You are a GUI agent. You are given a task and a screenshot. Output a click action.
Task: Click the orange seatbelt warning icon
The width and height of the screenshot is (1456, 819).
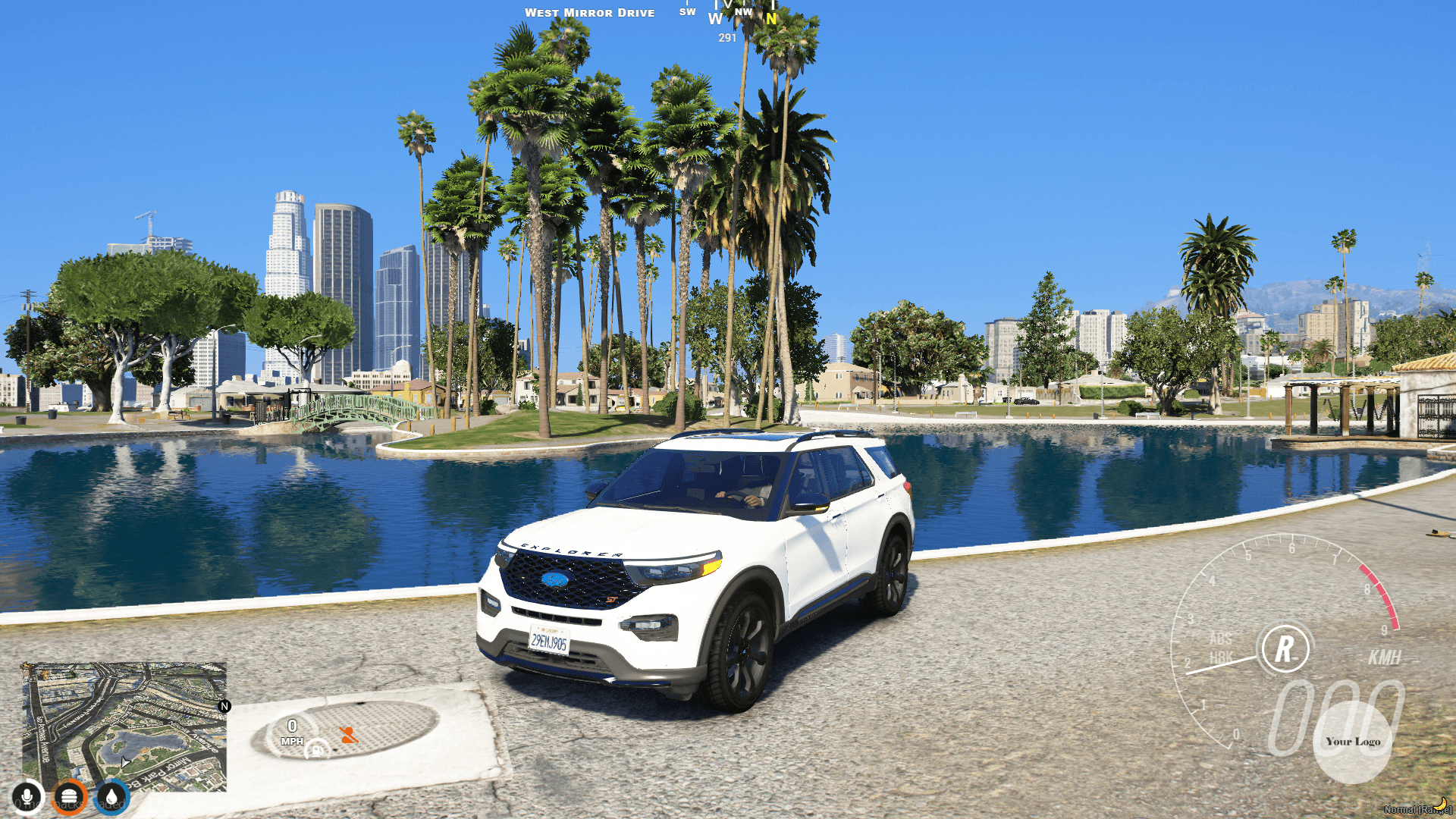349,736
